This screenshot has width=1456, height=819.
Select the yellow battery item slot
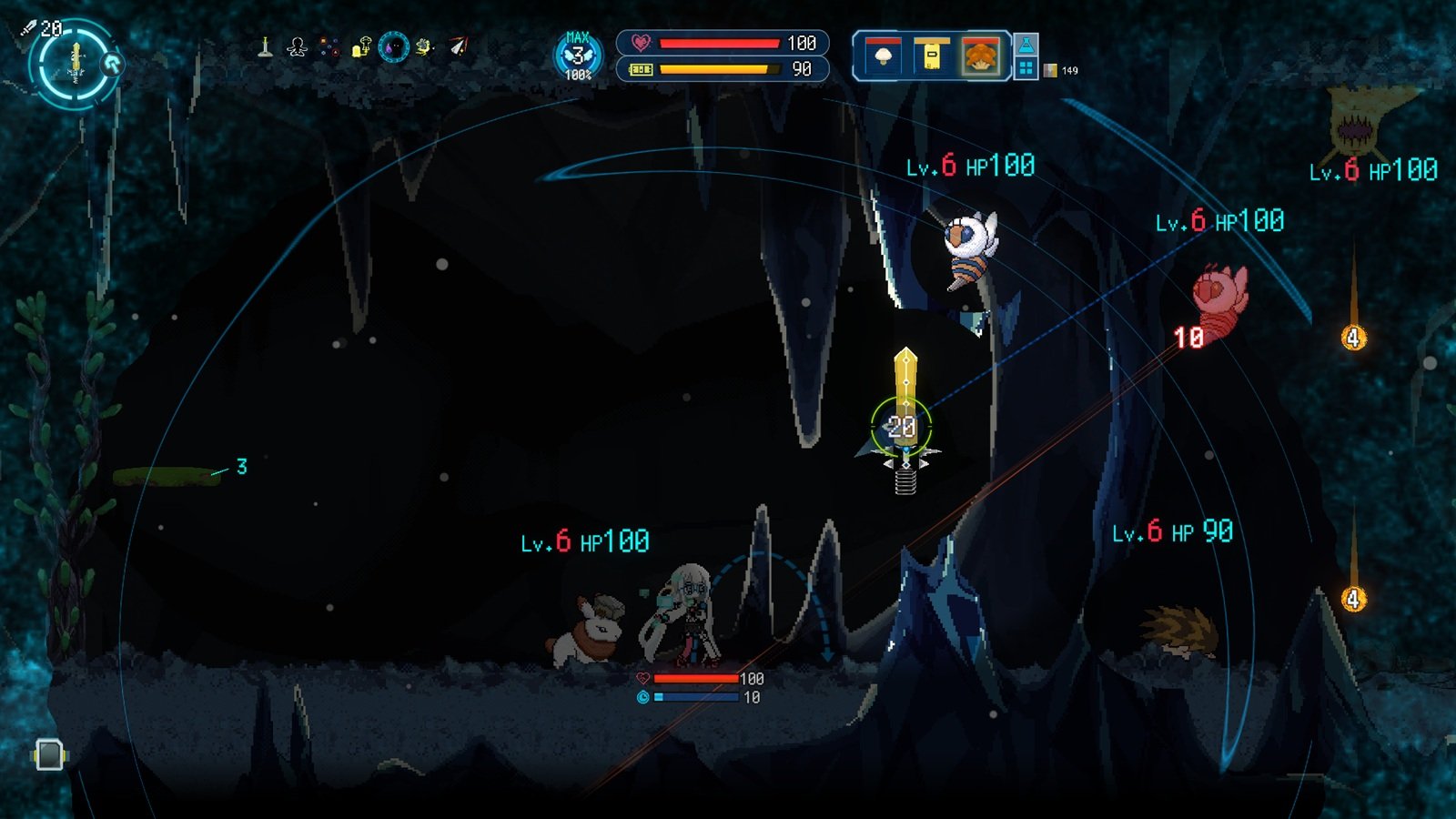pos(932,56)
